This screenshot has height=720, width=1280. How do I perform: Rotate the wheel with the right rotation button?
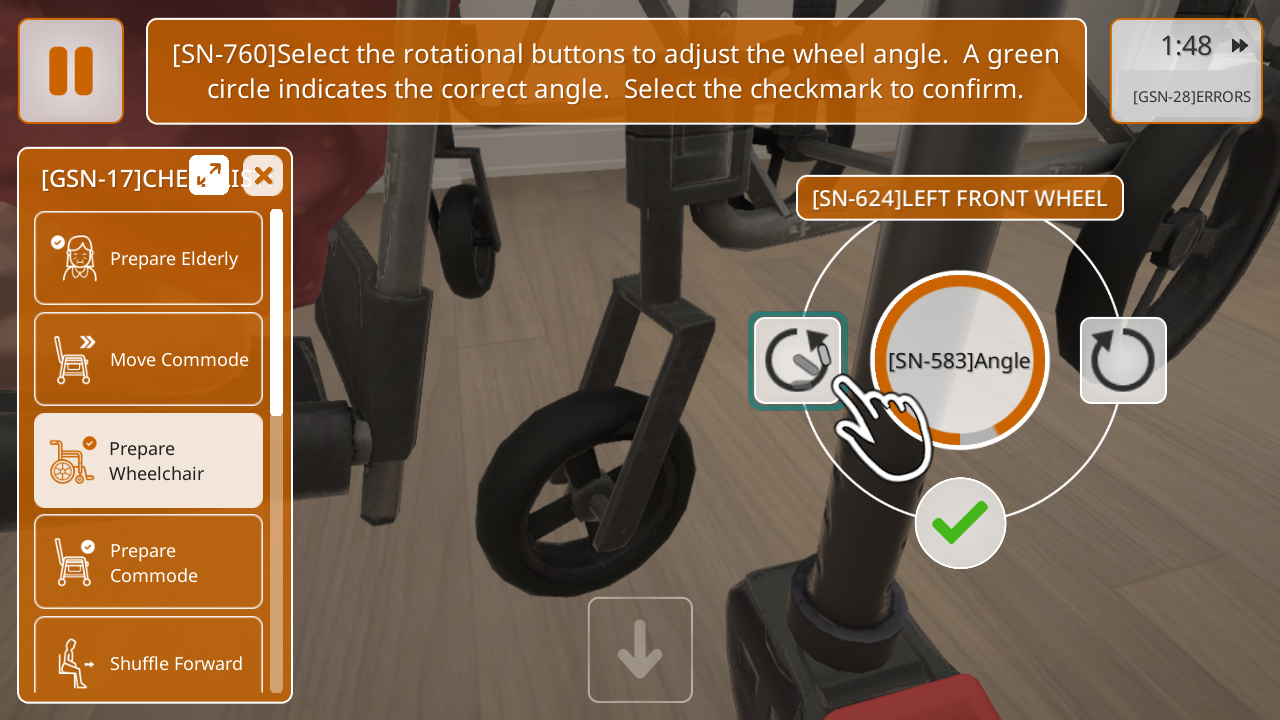(1123, 360)
